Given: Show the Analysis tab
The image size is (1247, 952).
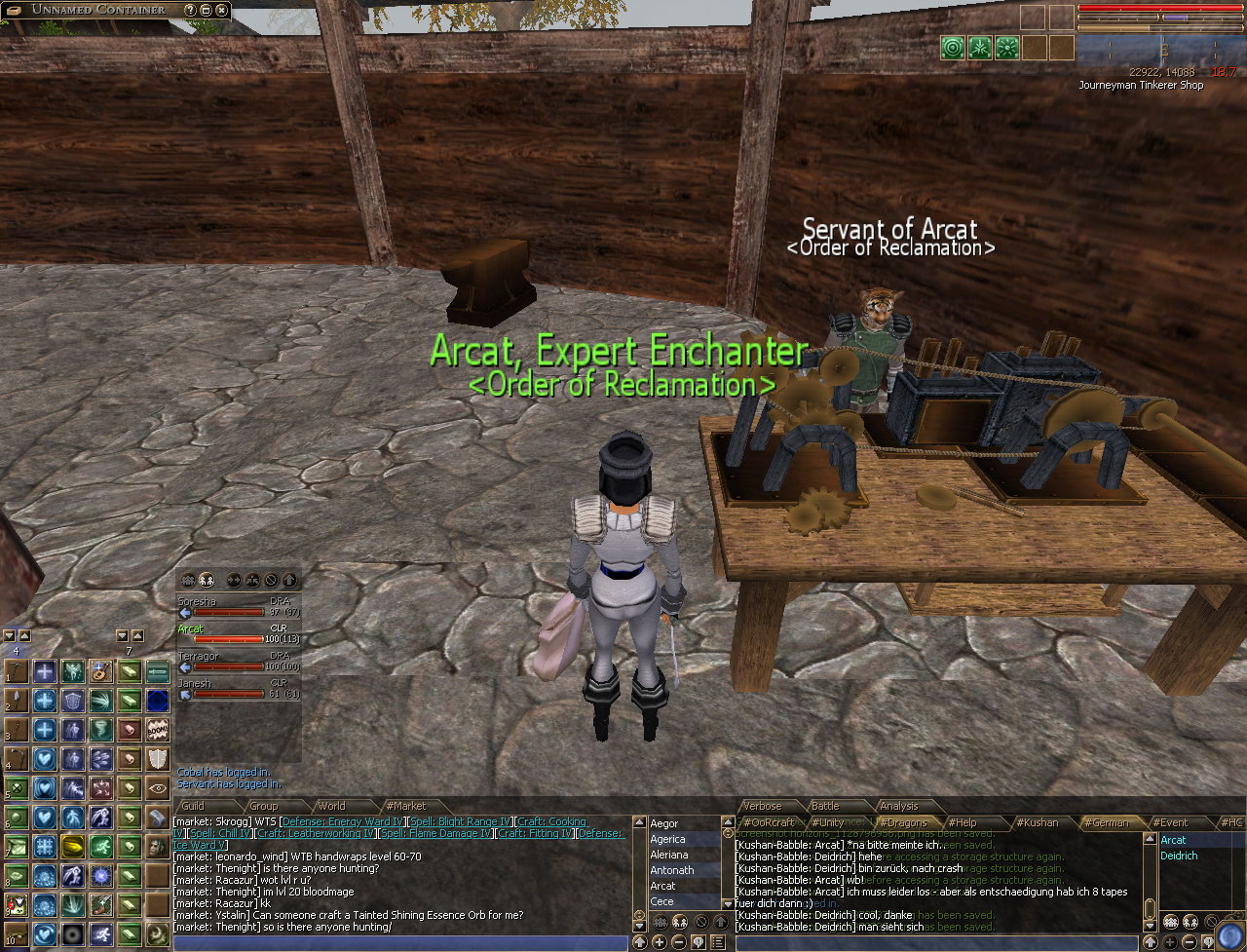Looking at the screenshot, I should [898, 806].
